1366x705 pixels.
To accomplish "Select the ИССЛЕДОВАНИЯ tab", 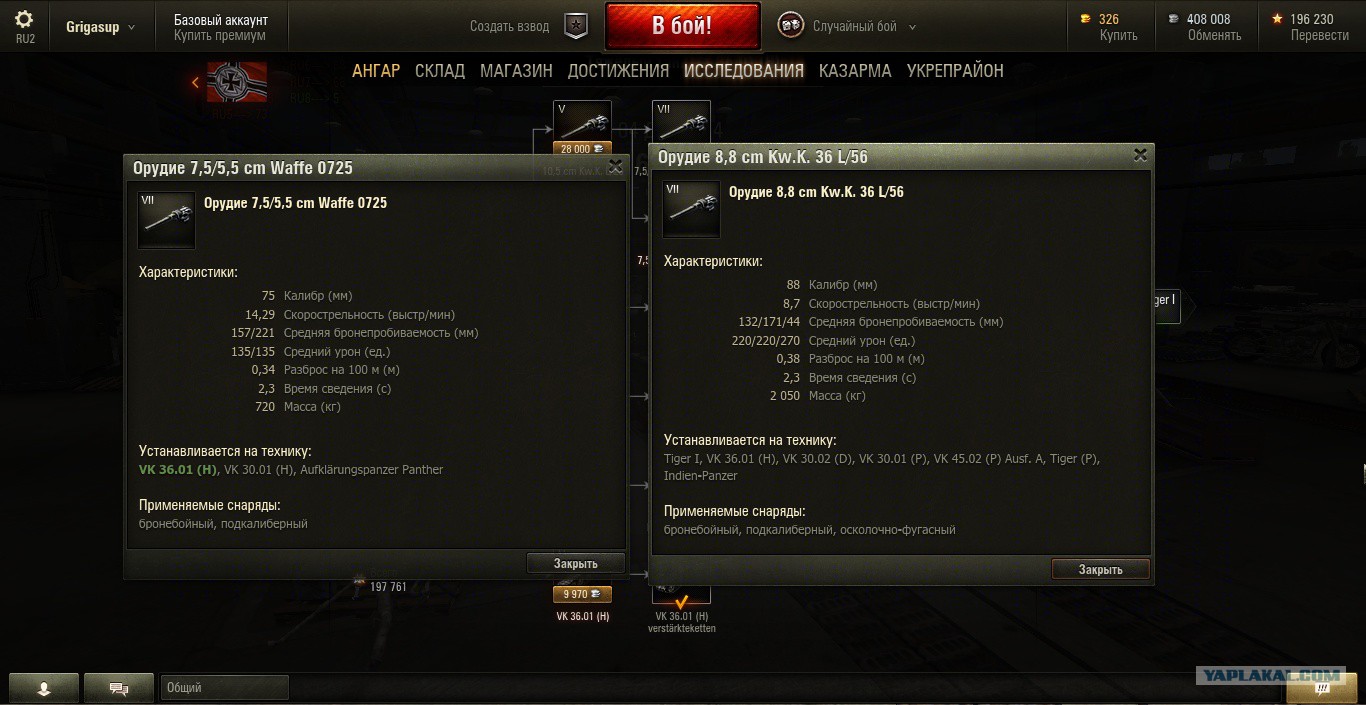I will tap(744, 71).
